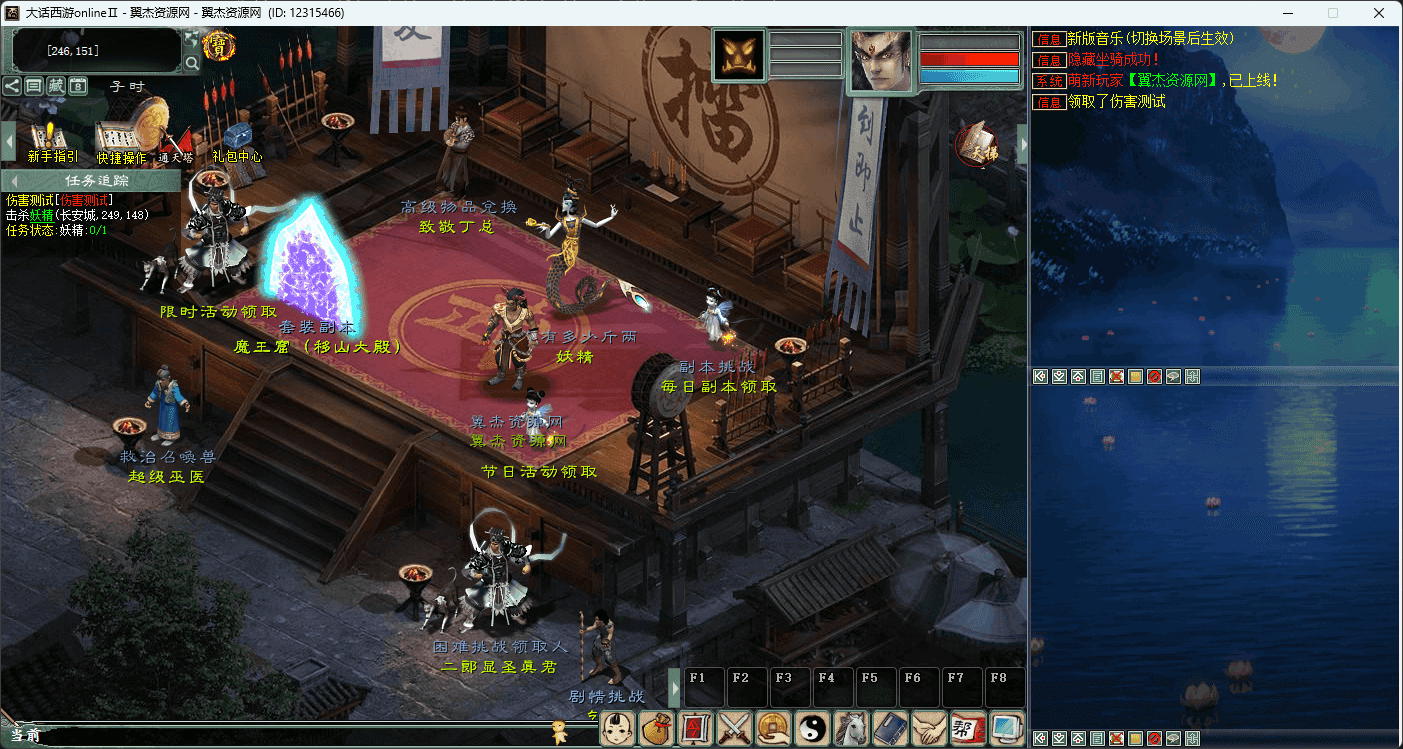Screen dimensions: 1403x749
Task: Open the character face icon menu
Action: 618,727
